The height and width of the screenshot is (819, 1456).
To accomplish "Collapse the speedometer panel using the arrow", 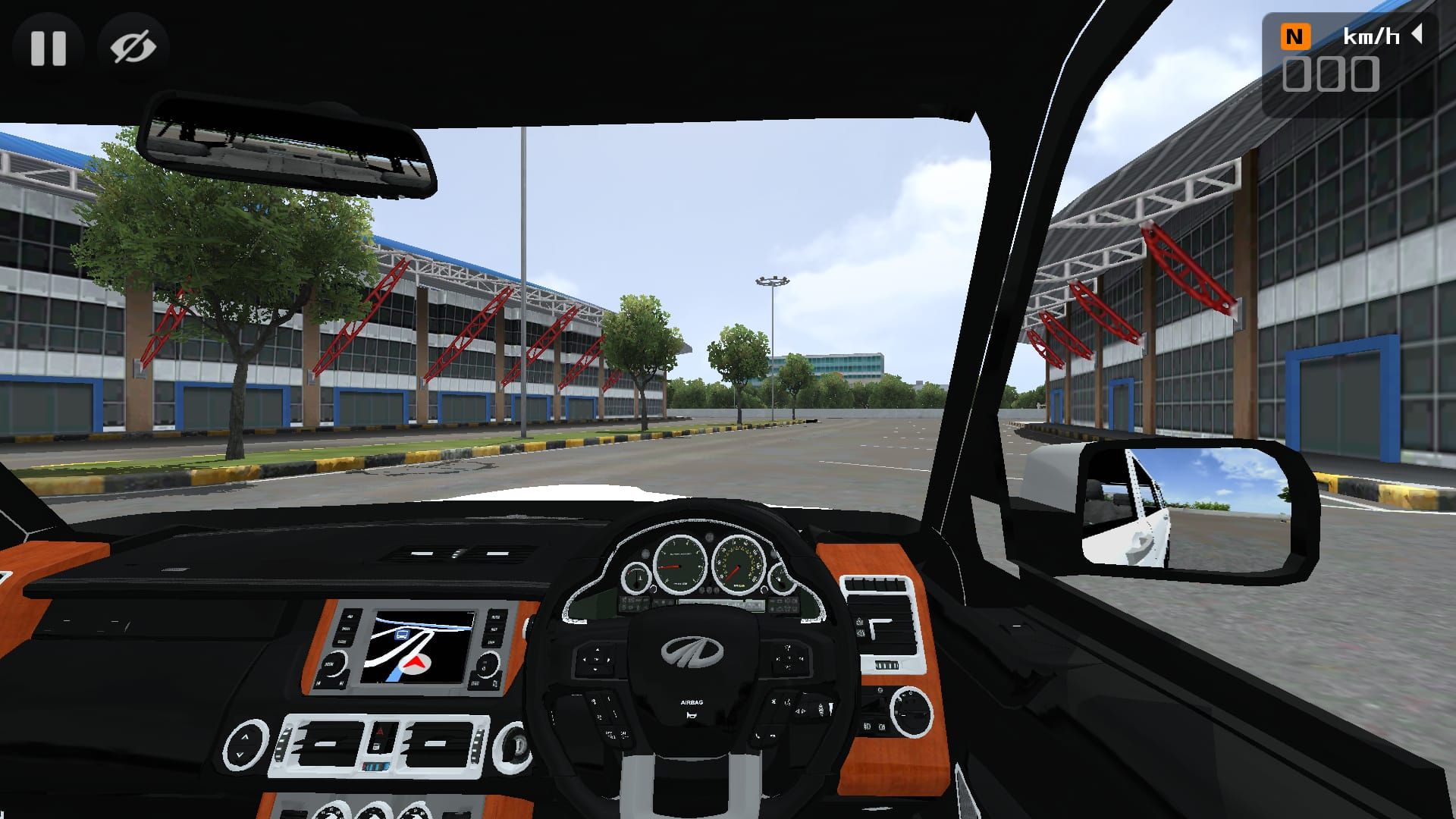I will [1416, 34].
